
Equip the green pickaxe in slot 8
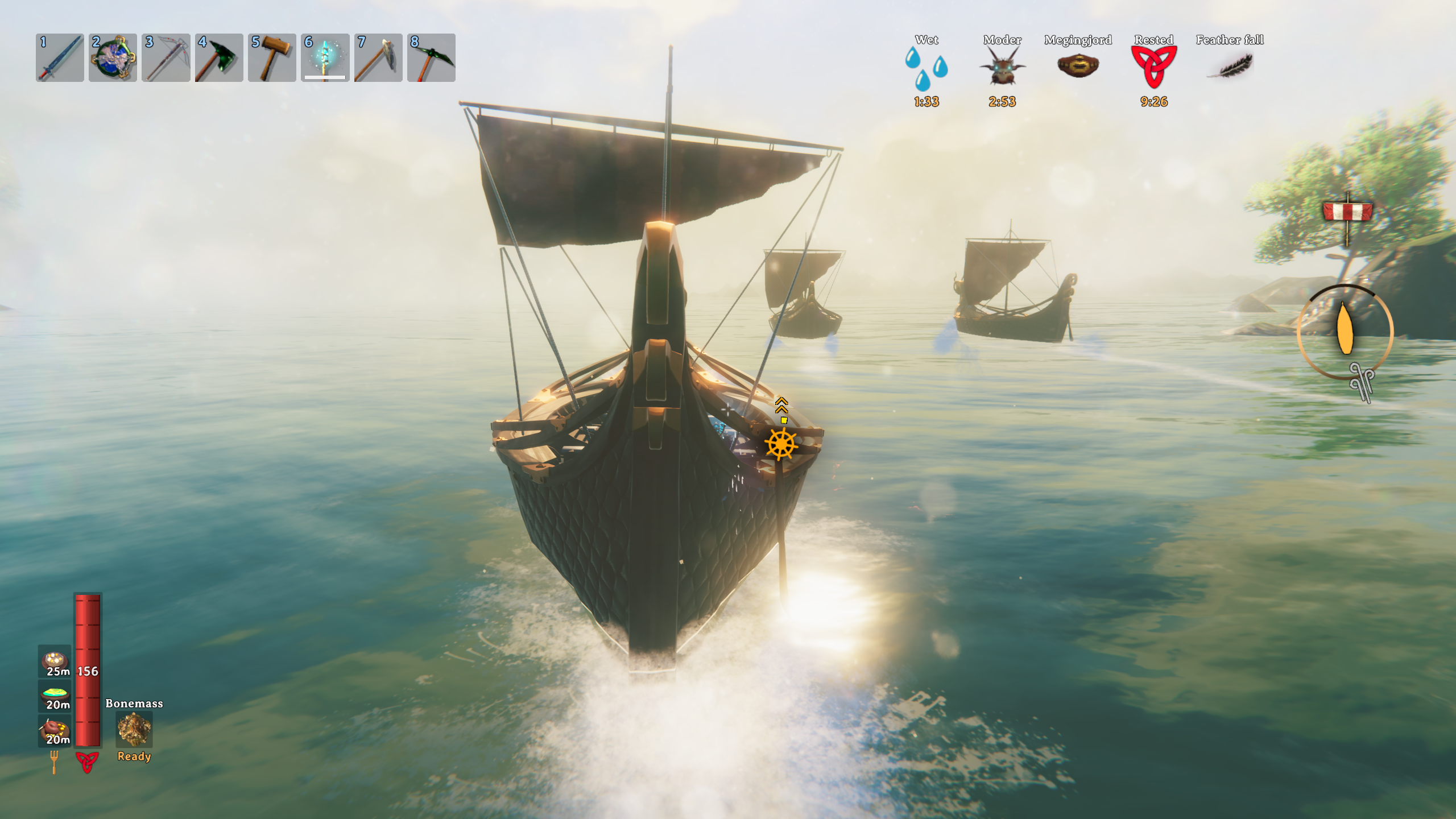coord(431,57)
